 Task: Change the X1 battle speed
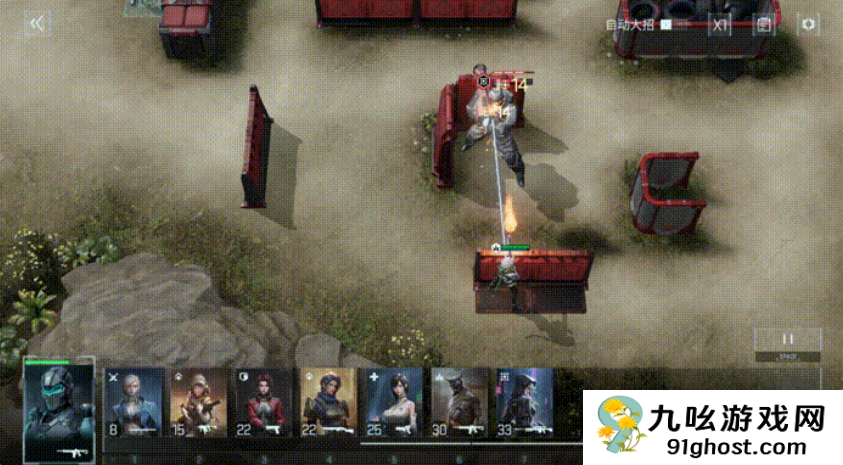[720, 25]
